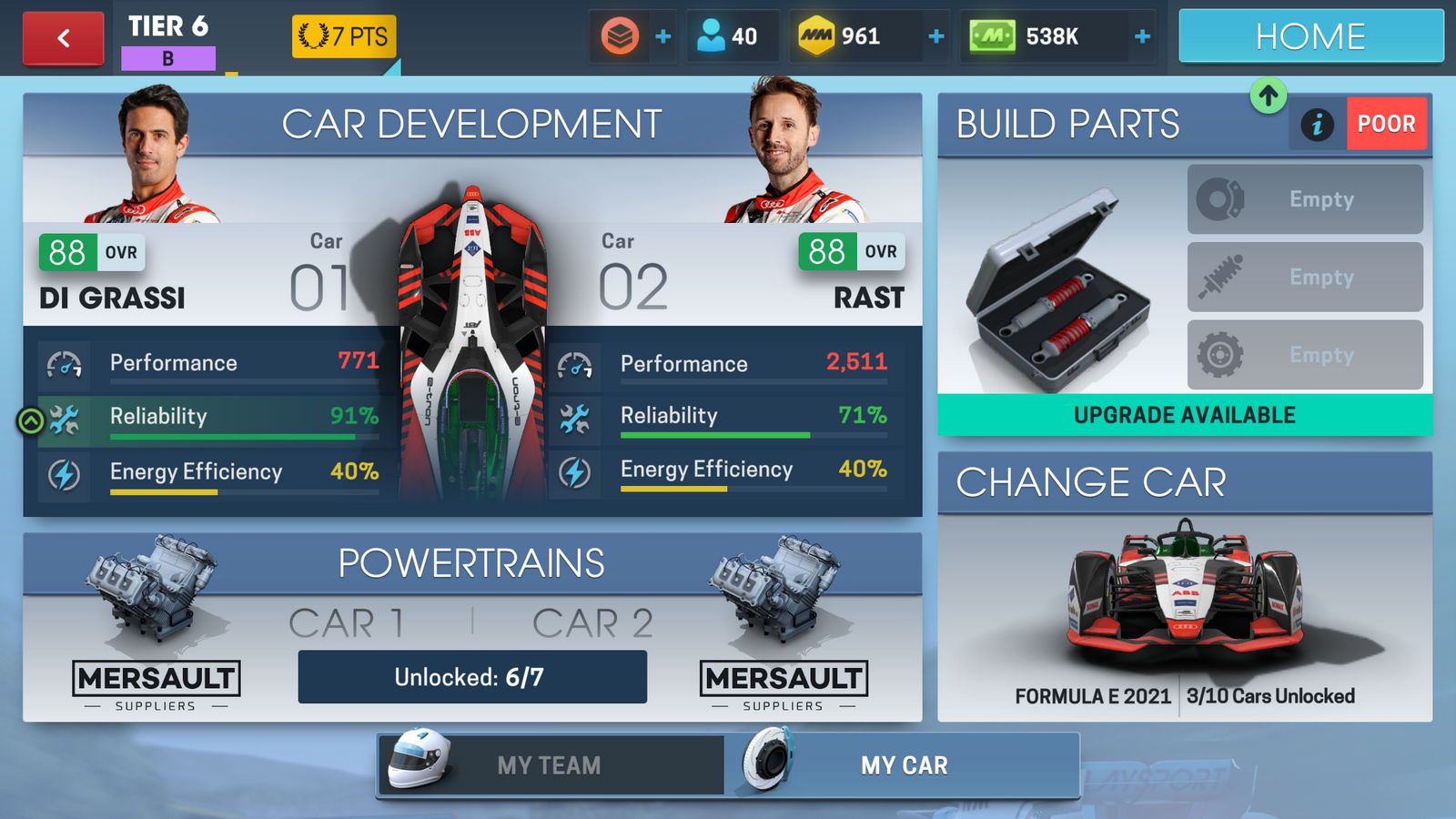
Task: Tap the 7 PTS laurel wreath icon
Action: (313, 36)
